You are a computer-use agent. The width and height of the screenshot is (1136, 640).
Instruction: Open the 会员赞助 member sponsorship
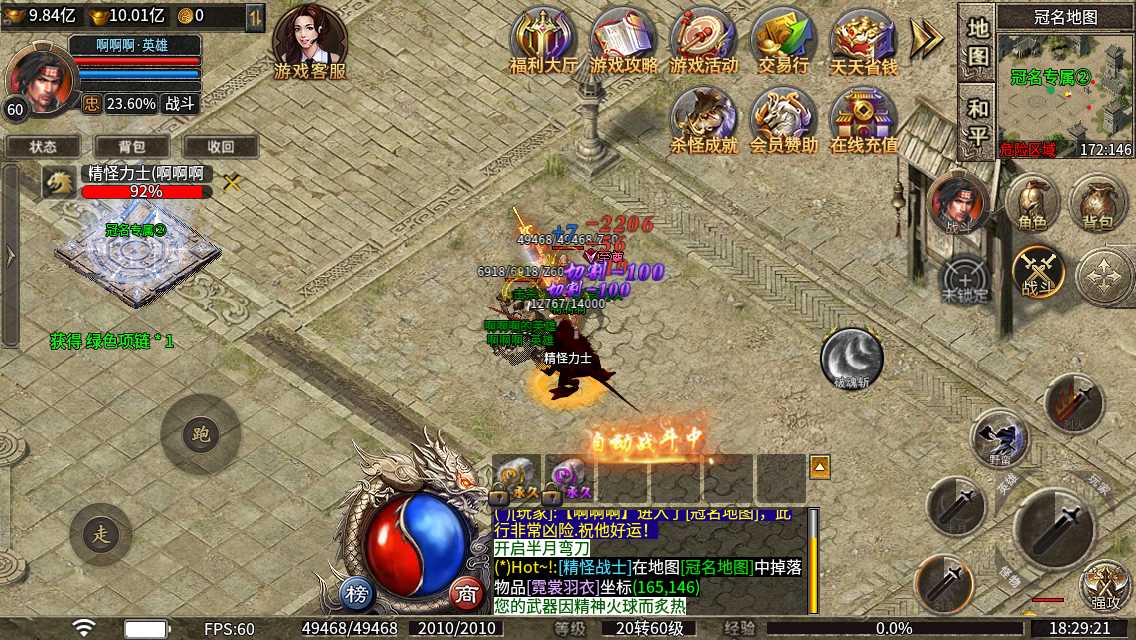click(783, 120)
